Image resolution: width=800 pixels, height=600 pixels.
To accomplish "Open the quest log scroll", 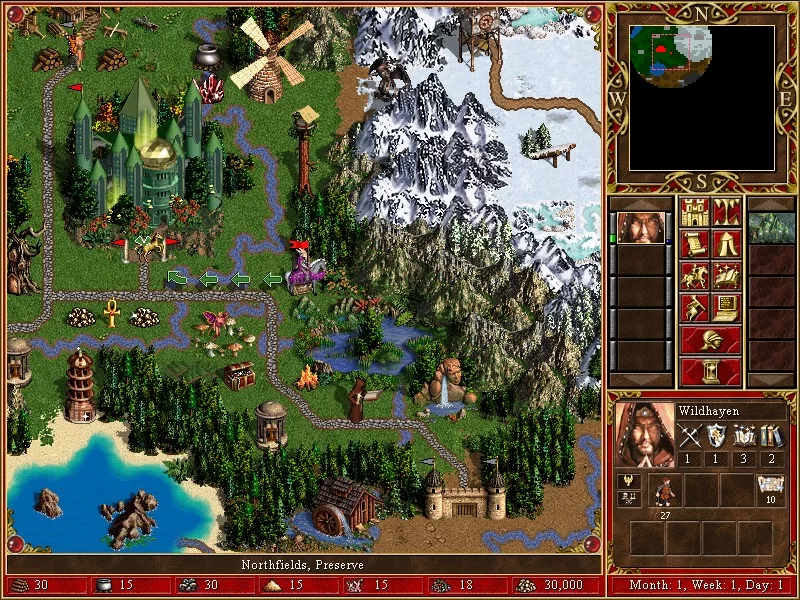I will tap(694, 244).
